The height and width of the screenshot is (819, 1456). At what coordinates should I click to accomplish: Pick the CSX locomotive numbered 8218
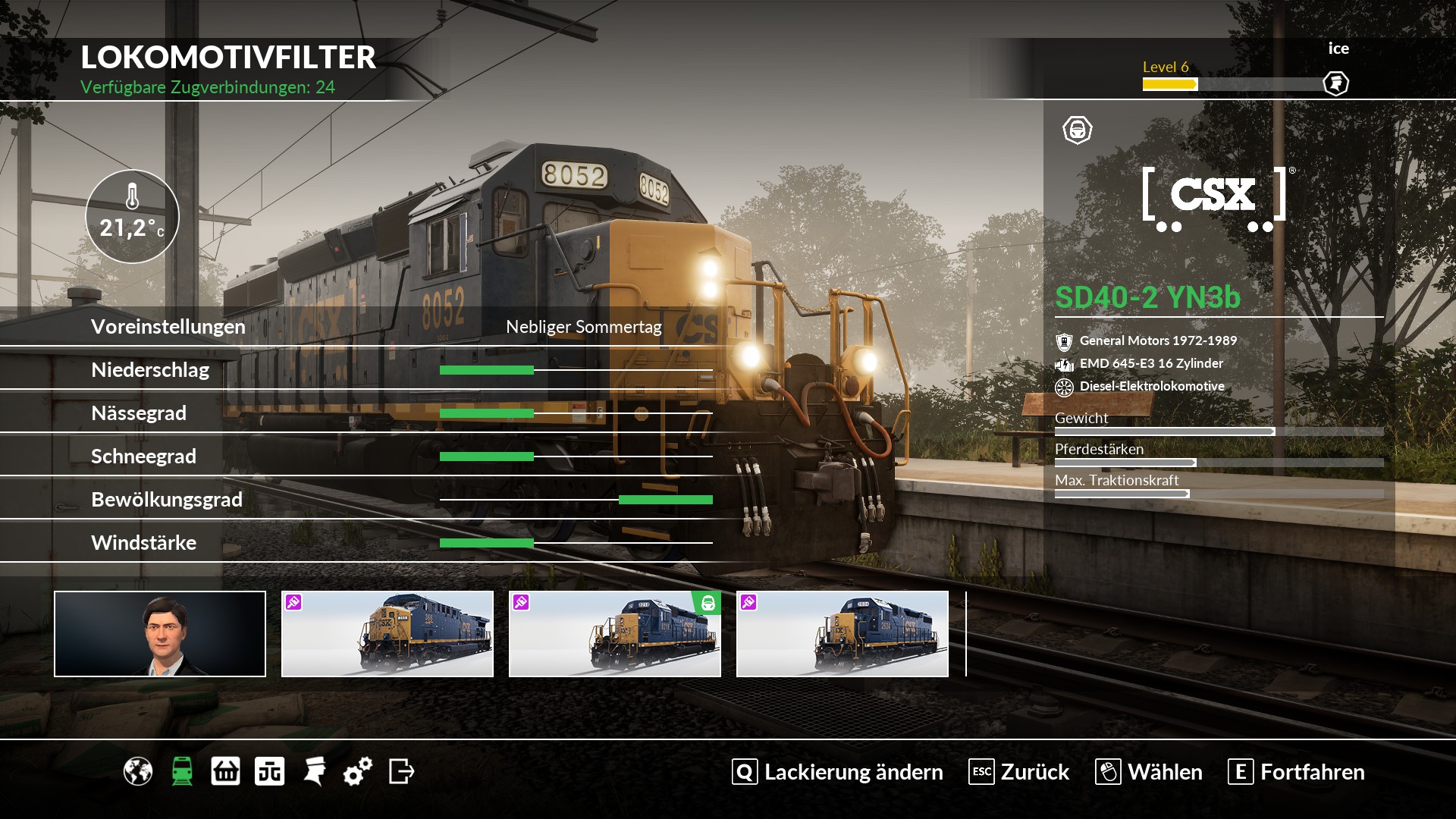pyautogui.click(x=615, y=634)
